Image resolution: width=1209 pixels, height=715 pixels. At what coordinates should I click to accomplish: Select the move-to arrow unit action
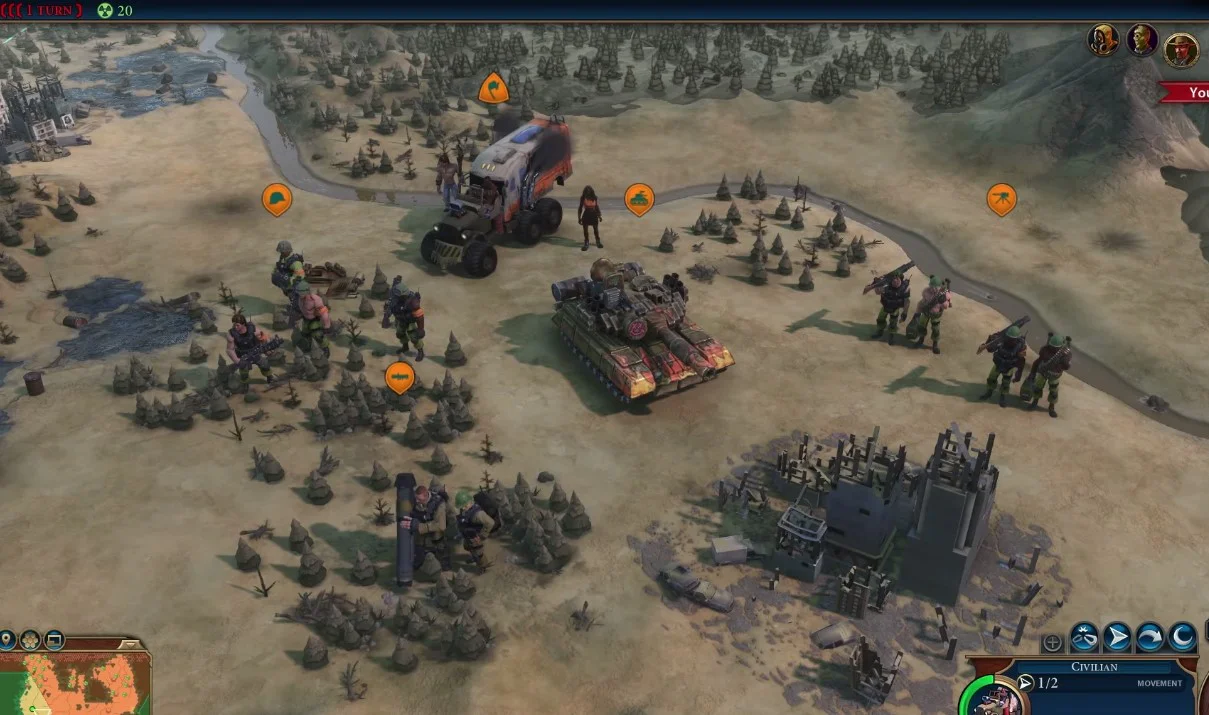(1117, 637)
